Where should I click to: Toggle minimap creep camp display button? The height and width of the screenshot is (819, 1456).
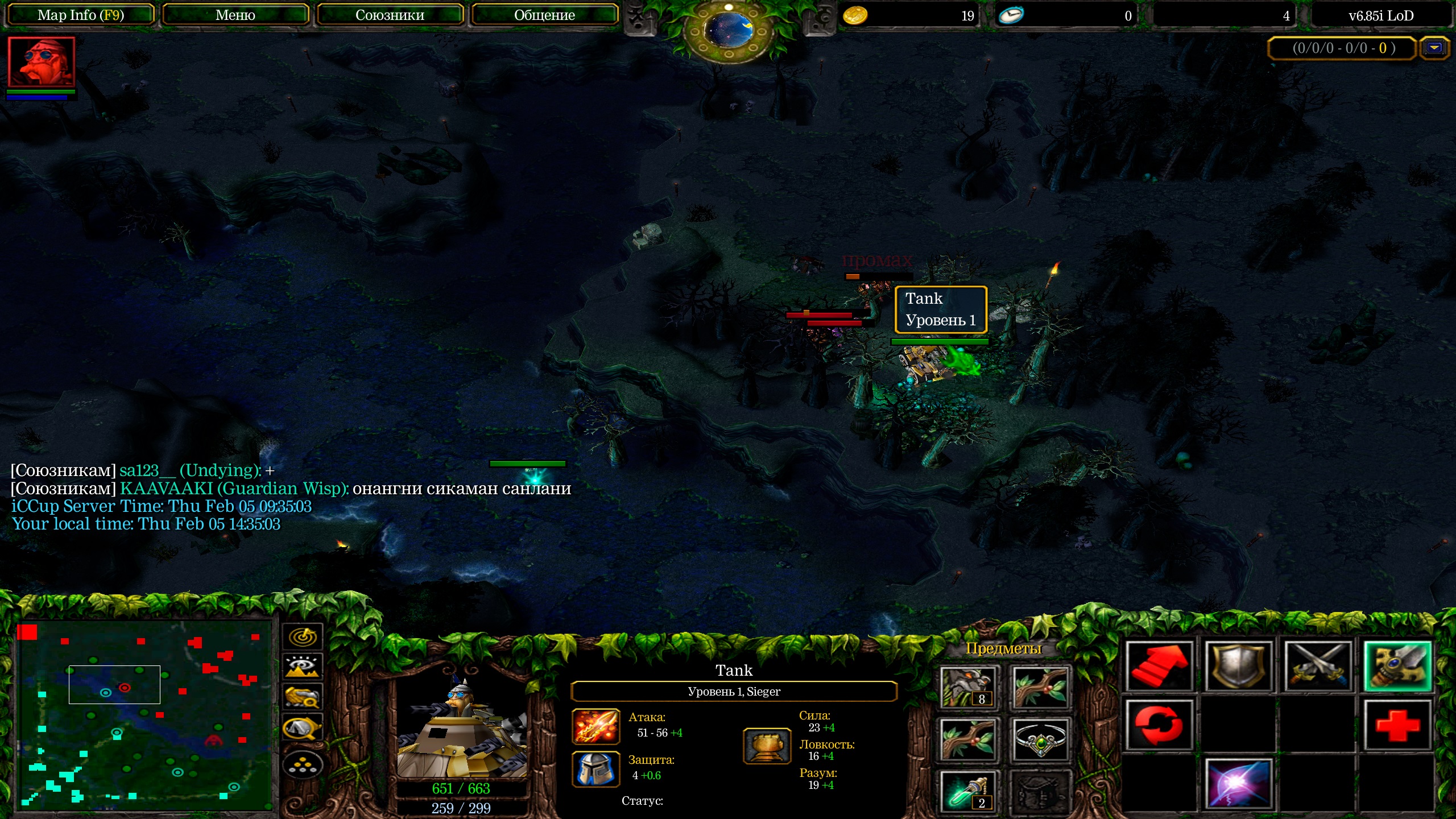[303, 727]
